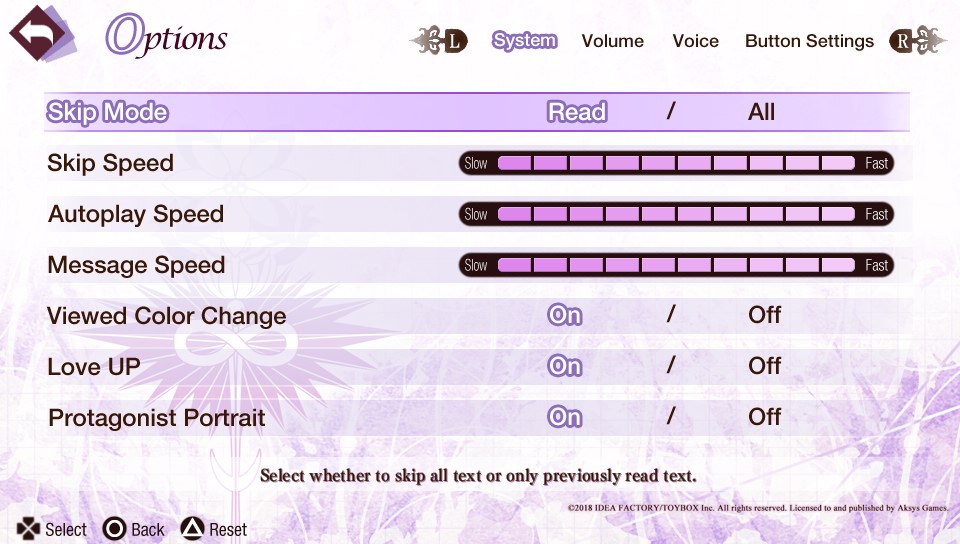Select the Skip Mode row label
960x544 pixels.
tap(107, 112)
